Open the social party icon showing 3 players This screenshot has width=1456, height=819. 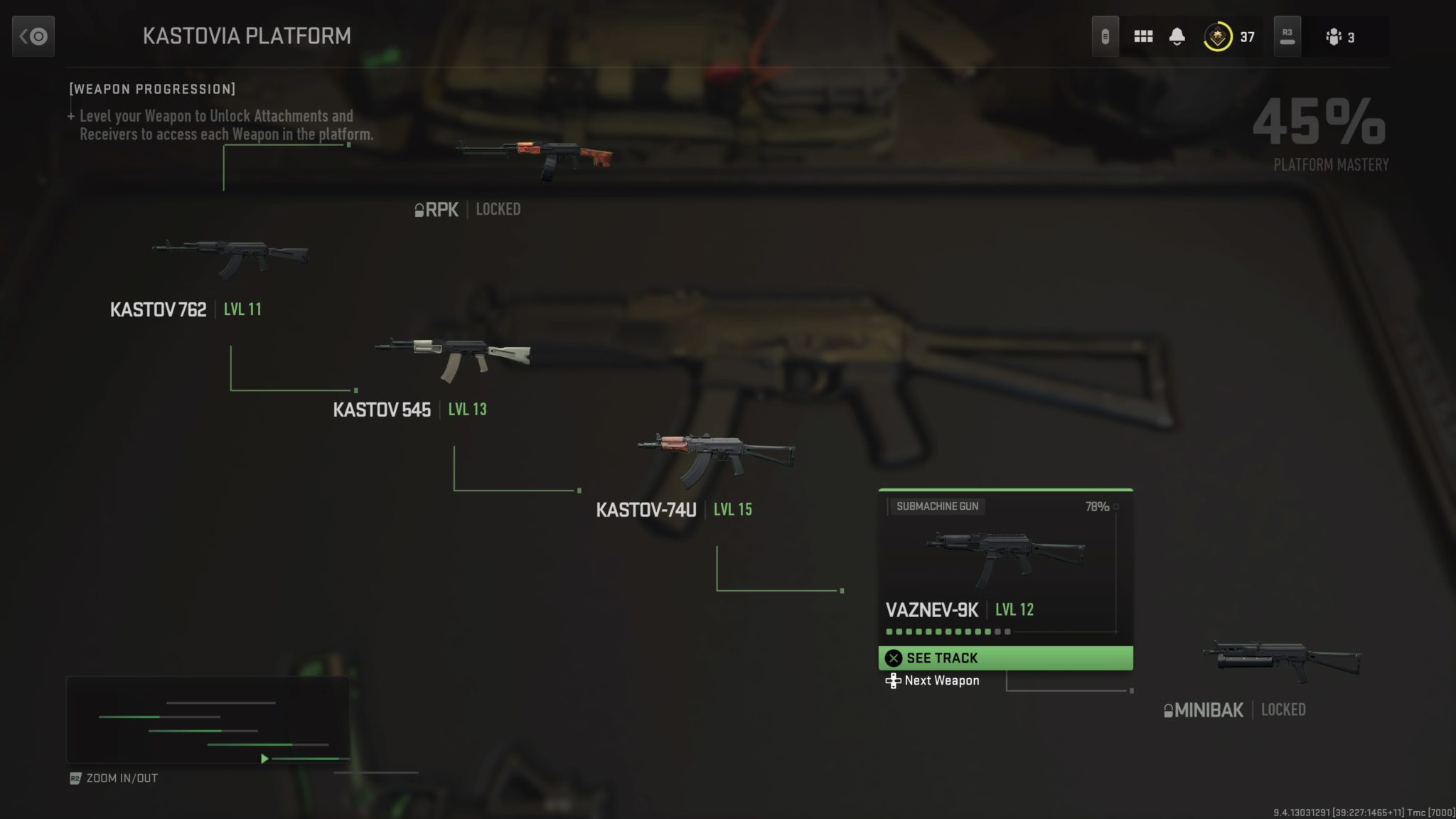[x=1335, y=37]
